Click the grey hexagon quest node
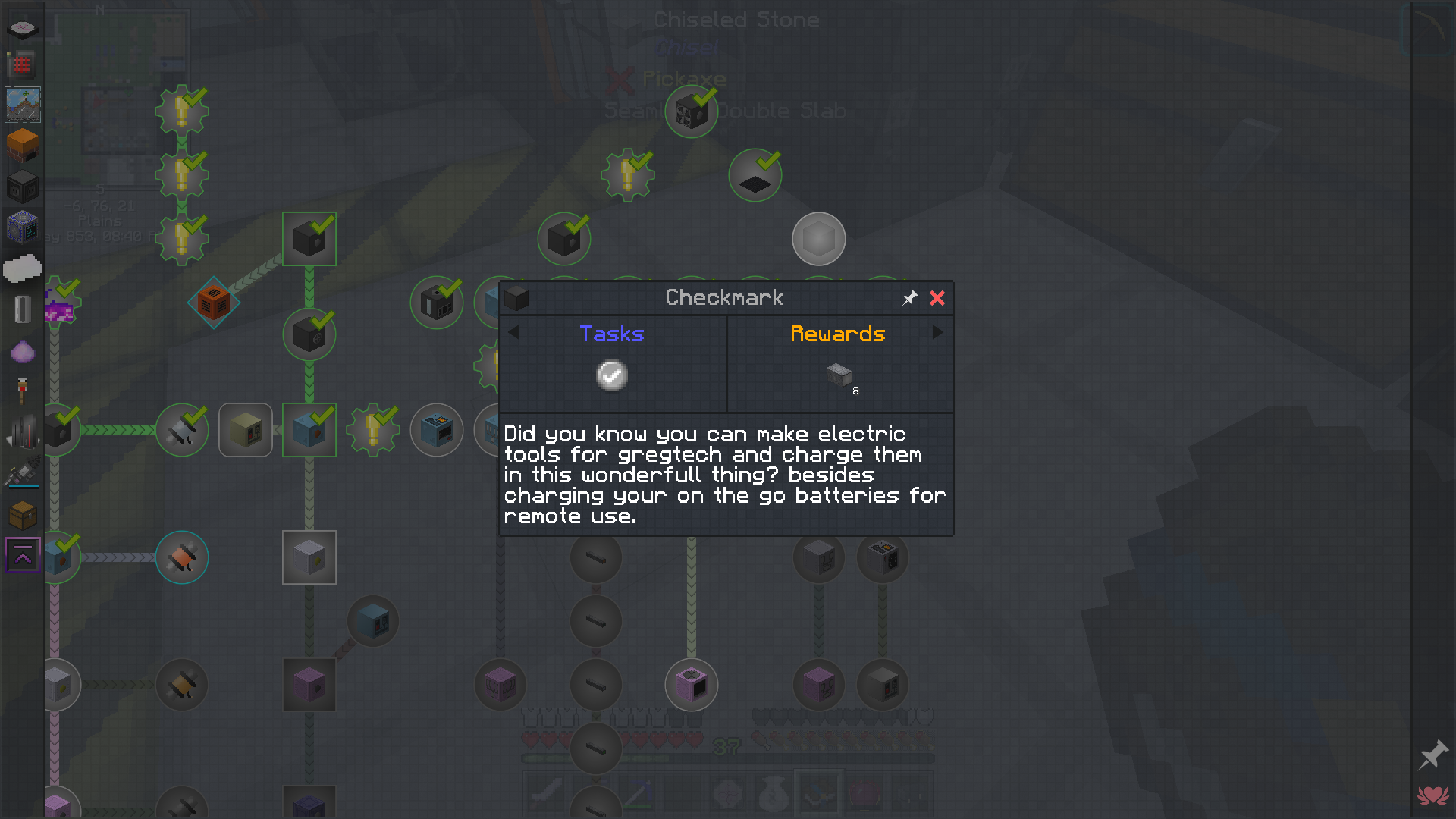 click(x=818, y=239)
